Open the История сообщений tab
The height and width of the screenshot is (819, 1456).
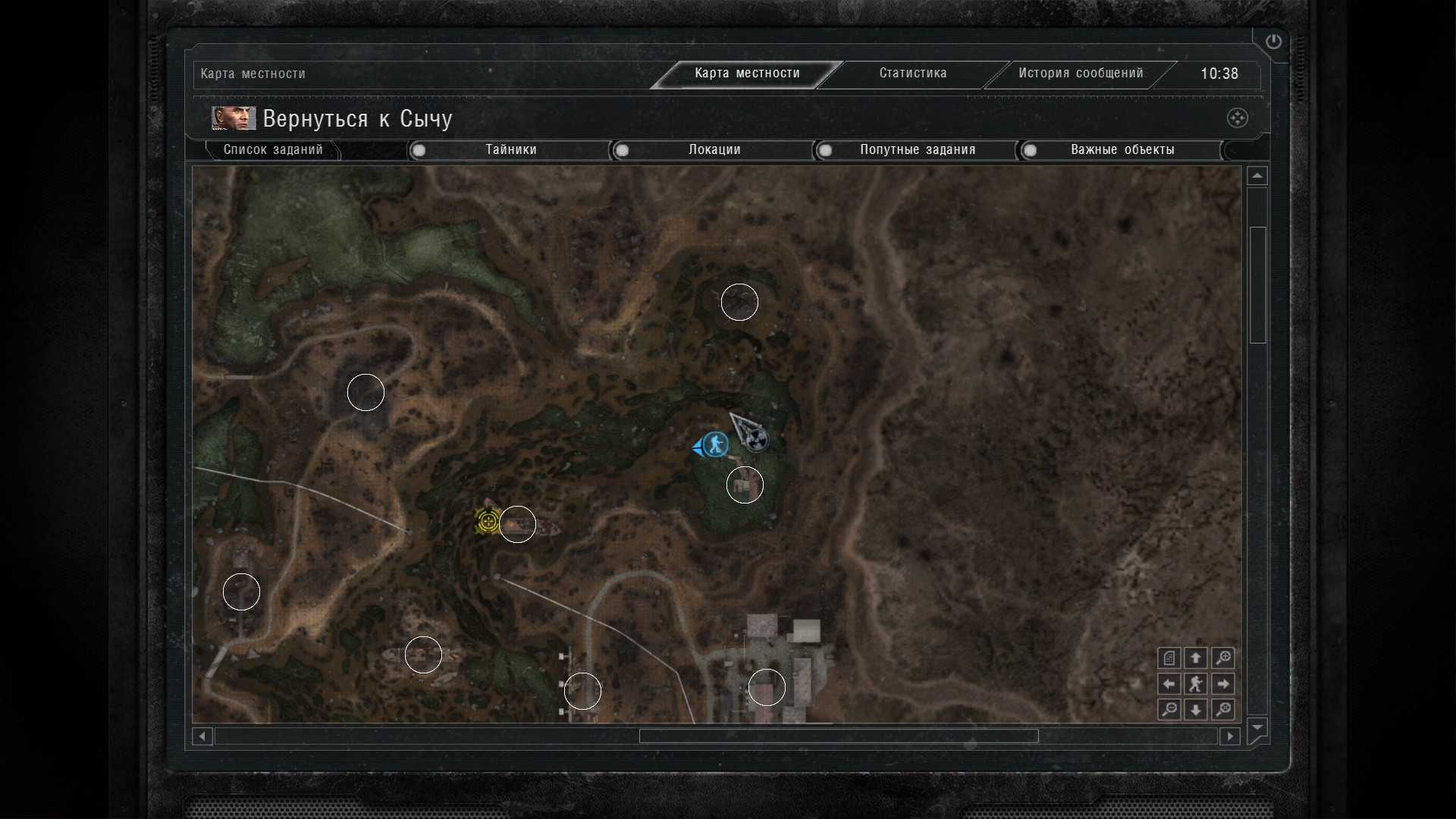tap(1080, 74)
